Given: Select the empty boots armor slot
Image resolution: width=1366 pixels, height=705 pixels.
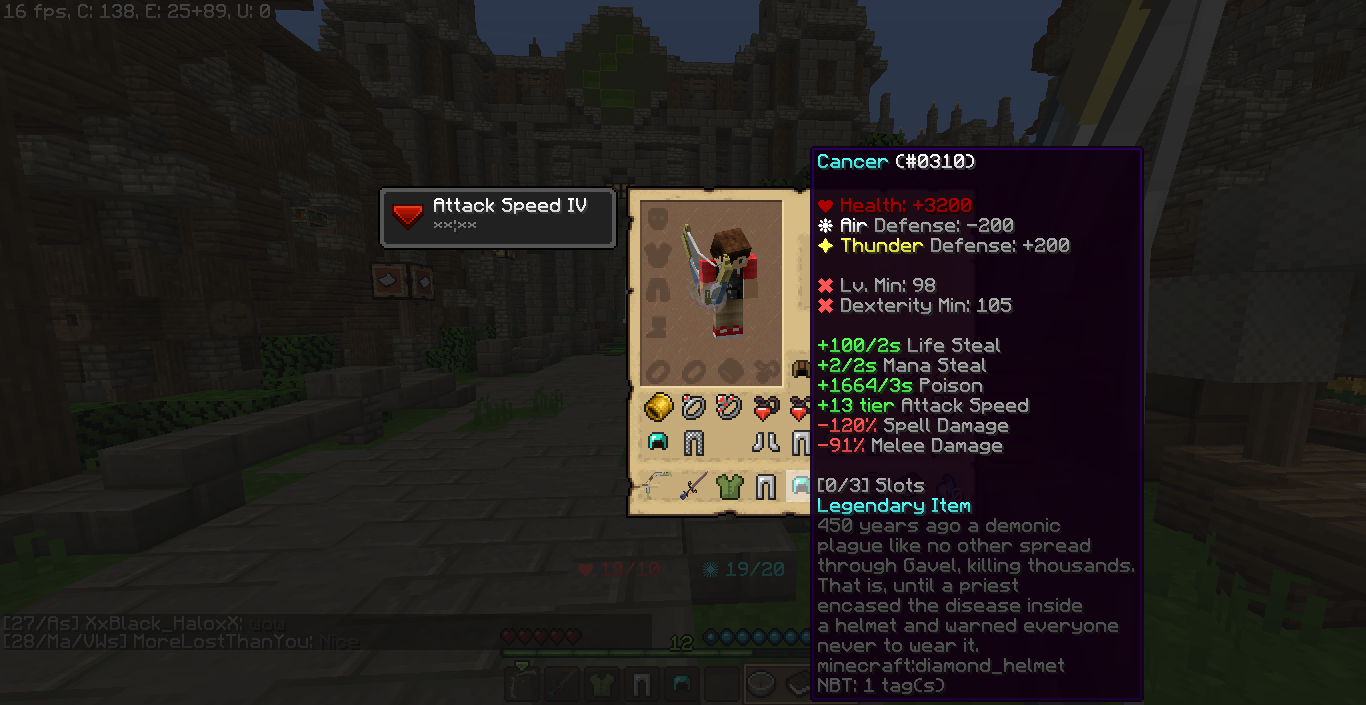Looking at the screenshot, I should click(x=657, y=326).
